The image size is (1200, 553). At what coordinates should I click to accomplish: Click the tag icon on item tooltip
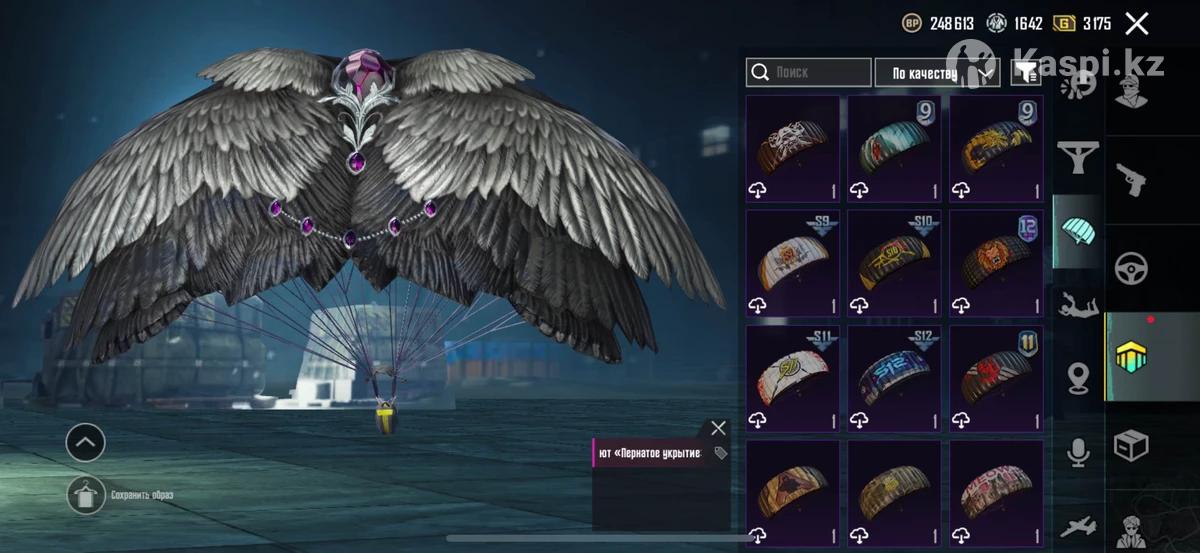[x=720, y=453]
